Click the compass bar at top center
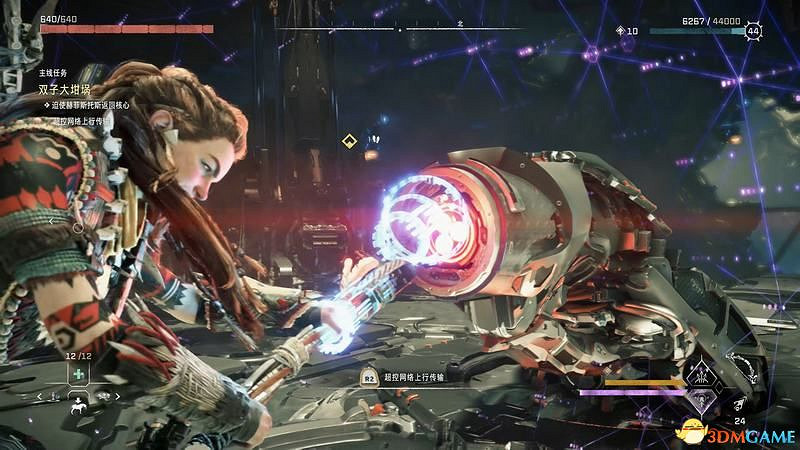This screenshot has height=450, width=800. (x=399, y=28)
